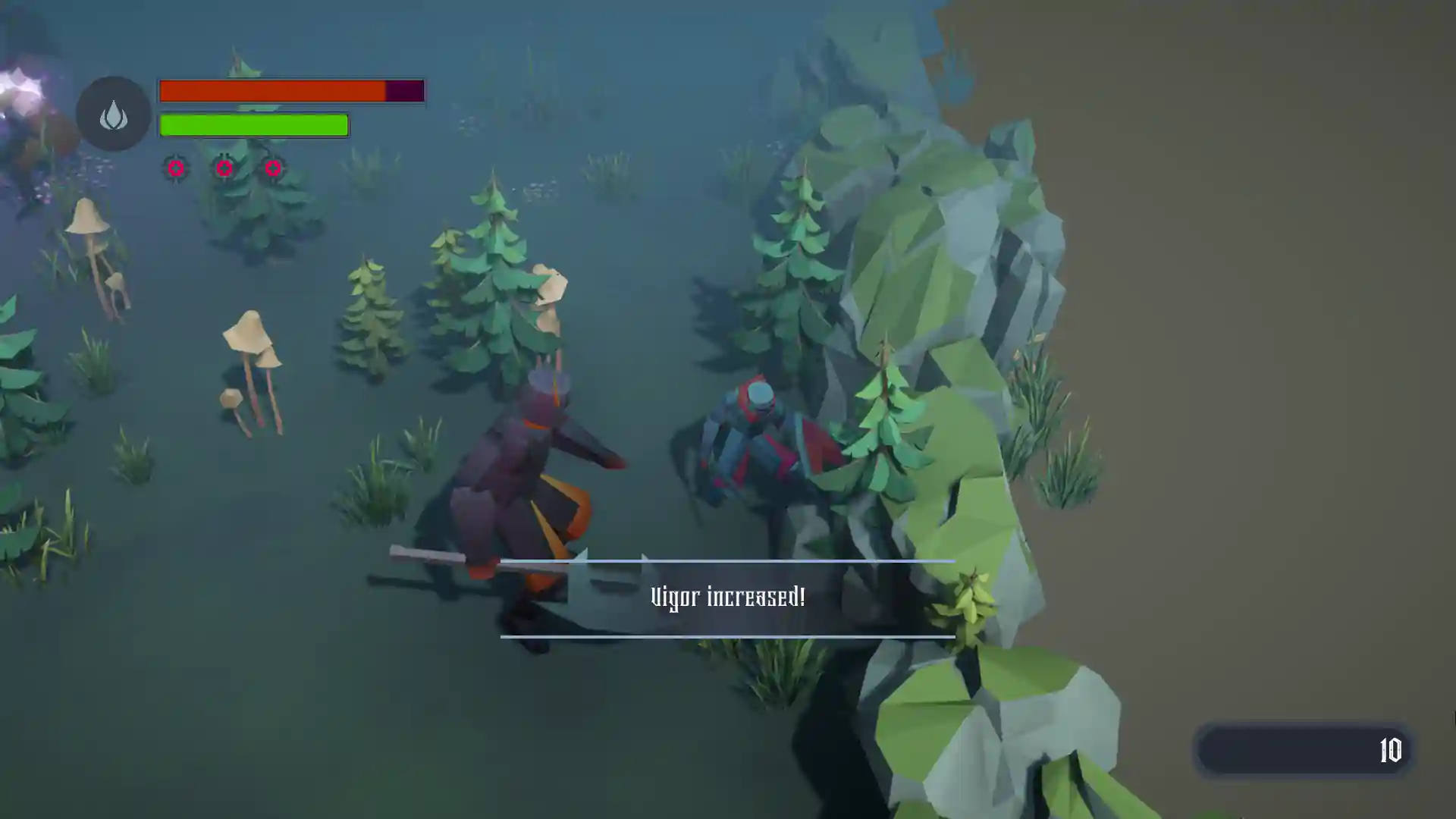The width and height of the screenshot is (1456, 819).
Task: Click the flame emblem icon
Action: click(114, 115)
